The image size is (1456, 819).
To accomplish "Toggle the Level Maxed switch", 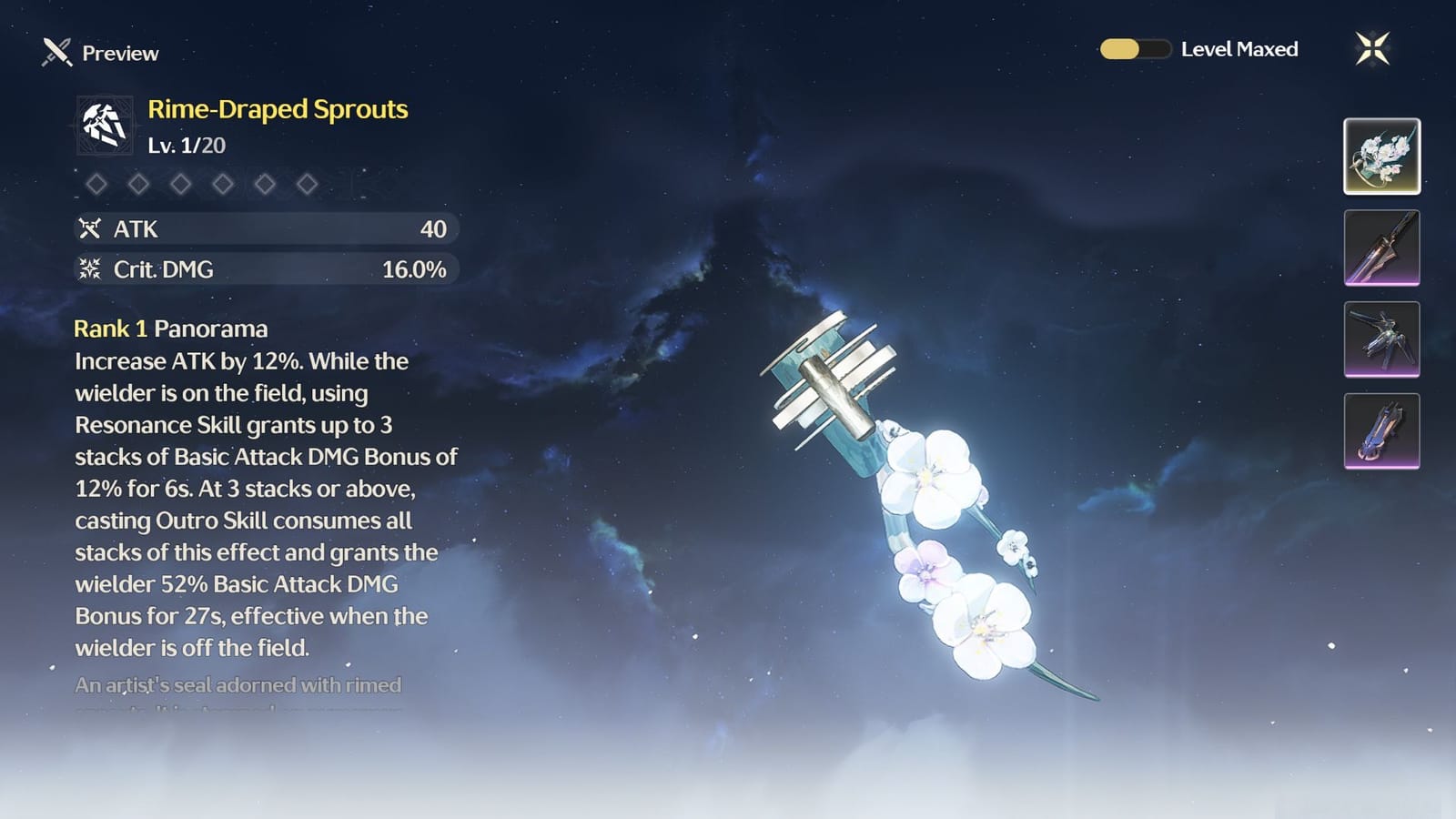I will pyautogui.click(x=1135, y=50).
